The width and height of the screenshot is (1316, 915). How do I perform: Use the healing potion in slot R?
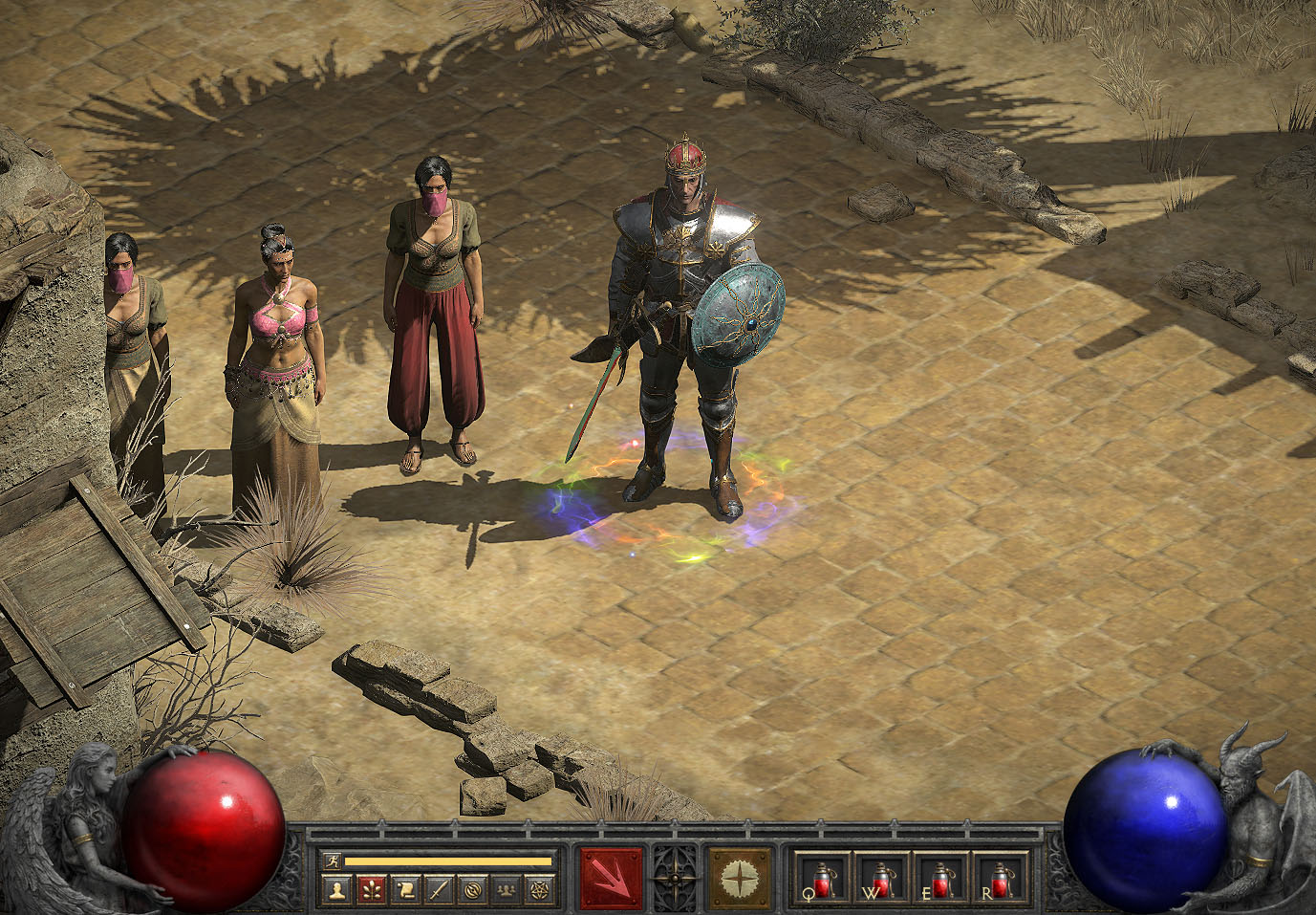click(x=999, y=878)
